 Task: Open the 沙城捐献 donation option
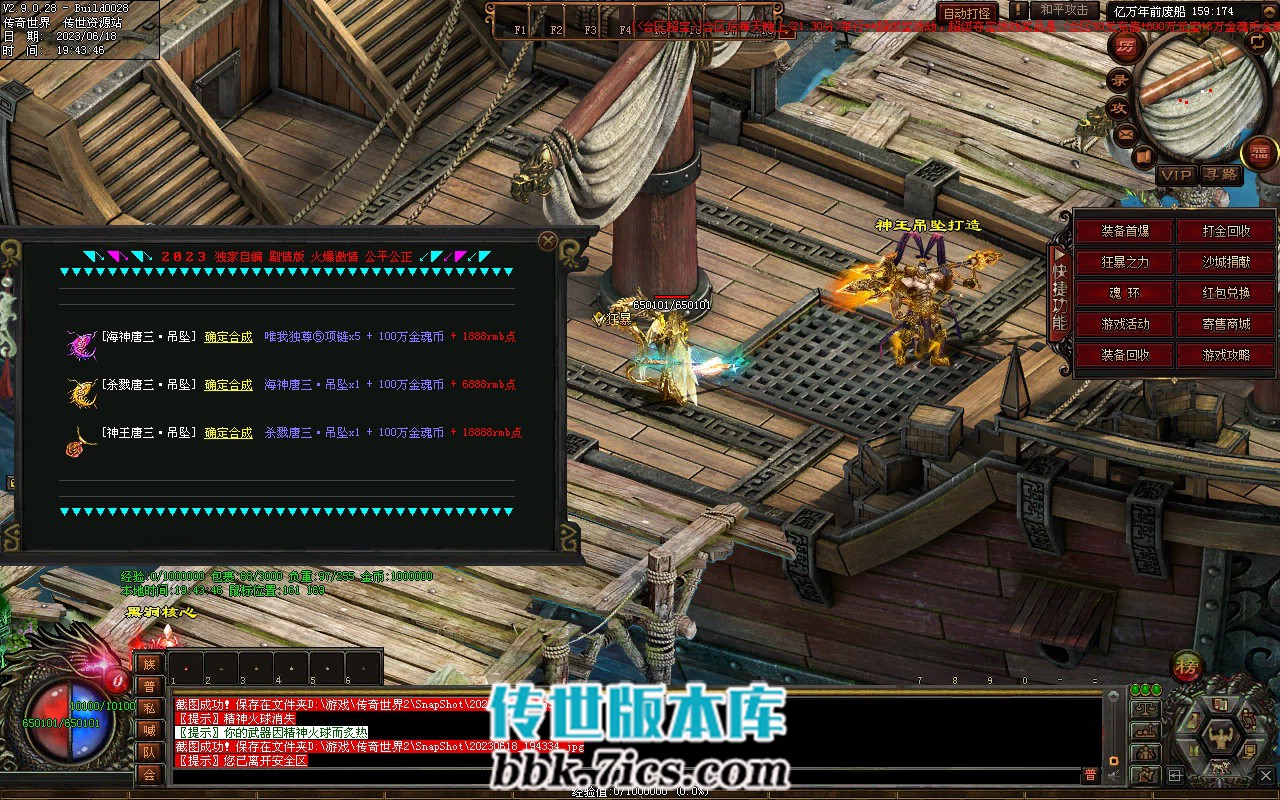[1226, 262]
